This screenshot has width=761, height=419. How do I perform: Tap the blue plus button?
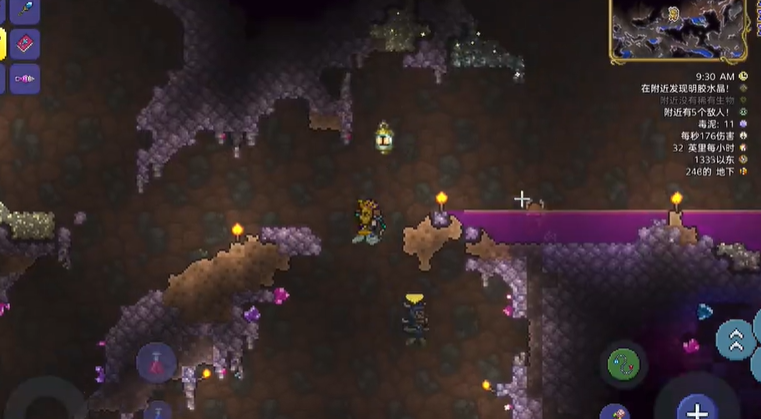696,408
